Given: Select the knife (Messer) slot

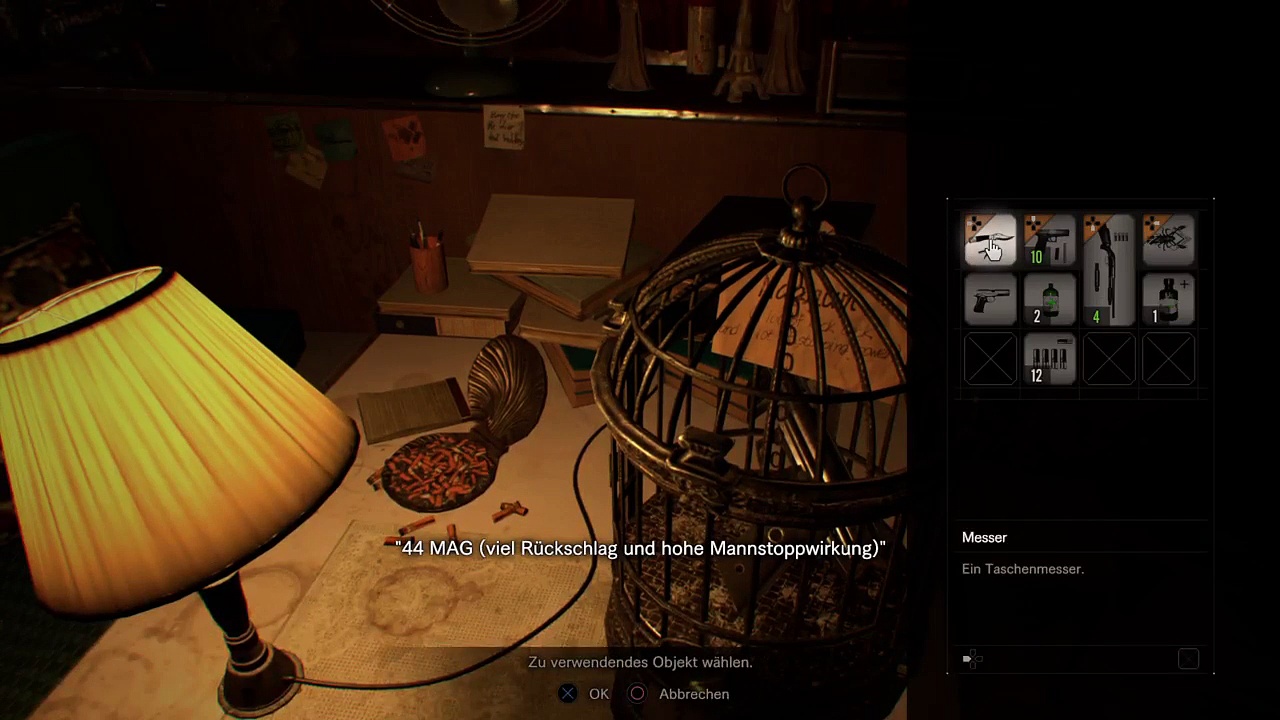Looking at the screenshot, I should point(990,240).
